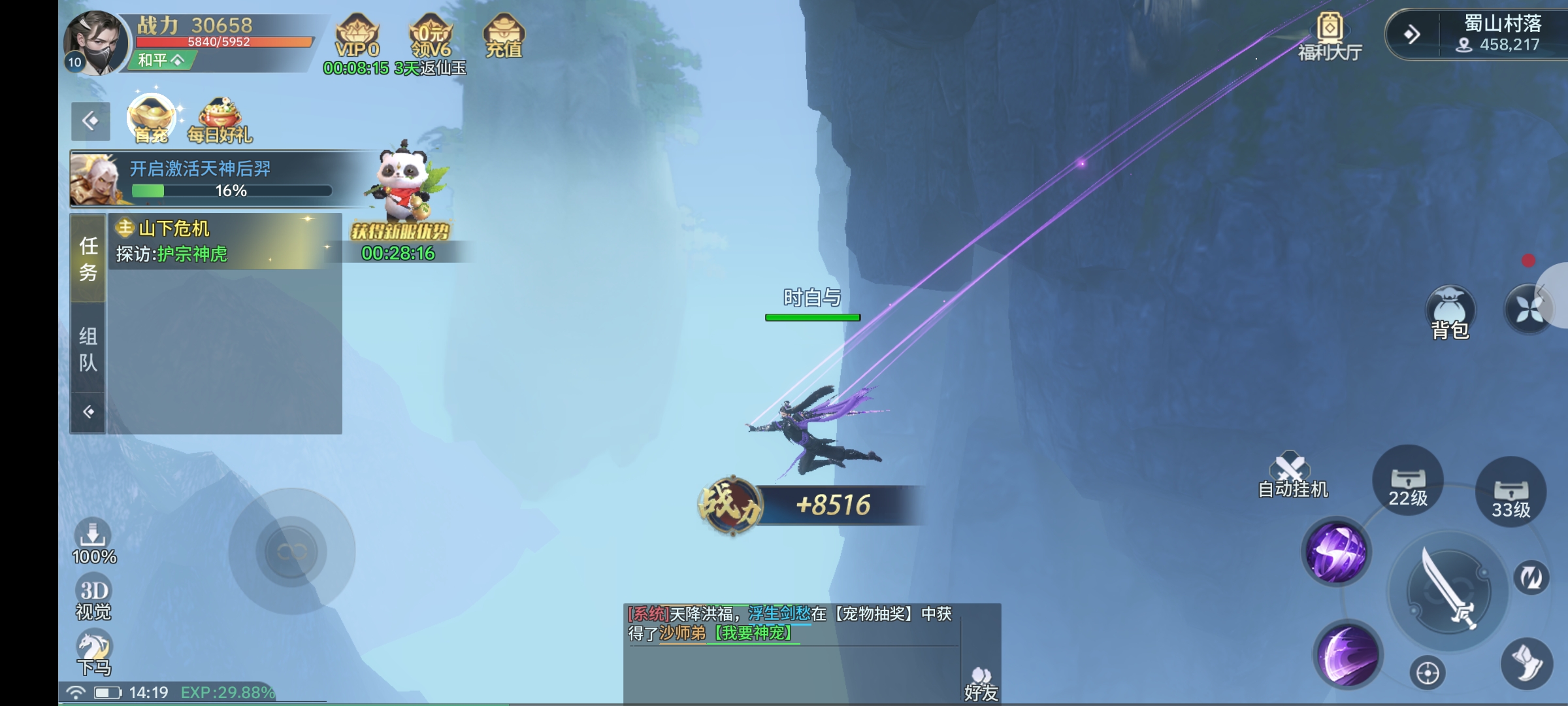Dismount using the 下马 button

[x=95, y=653]
